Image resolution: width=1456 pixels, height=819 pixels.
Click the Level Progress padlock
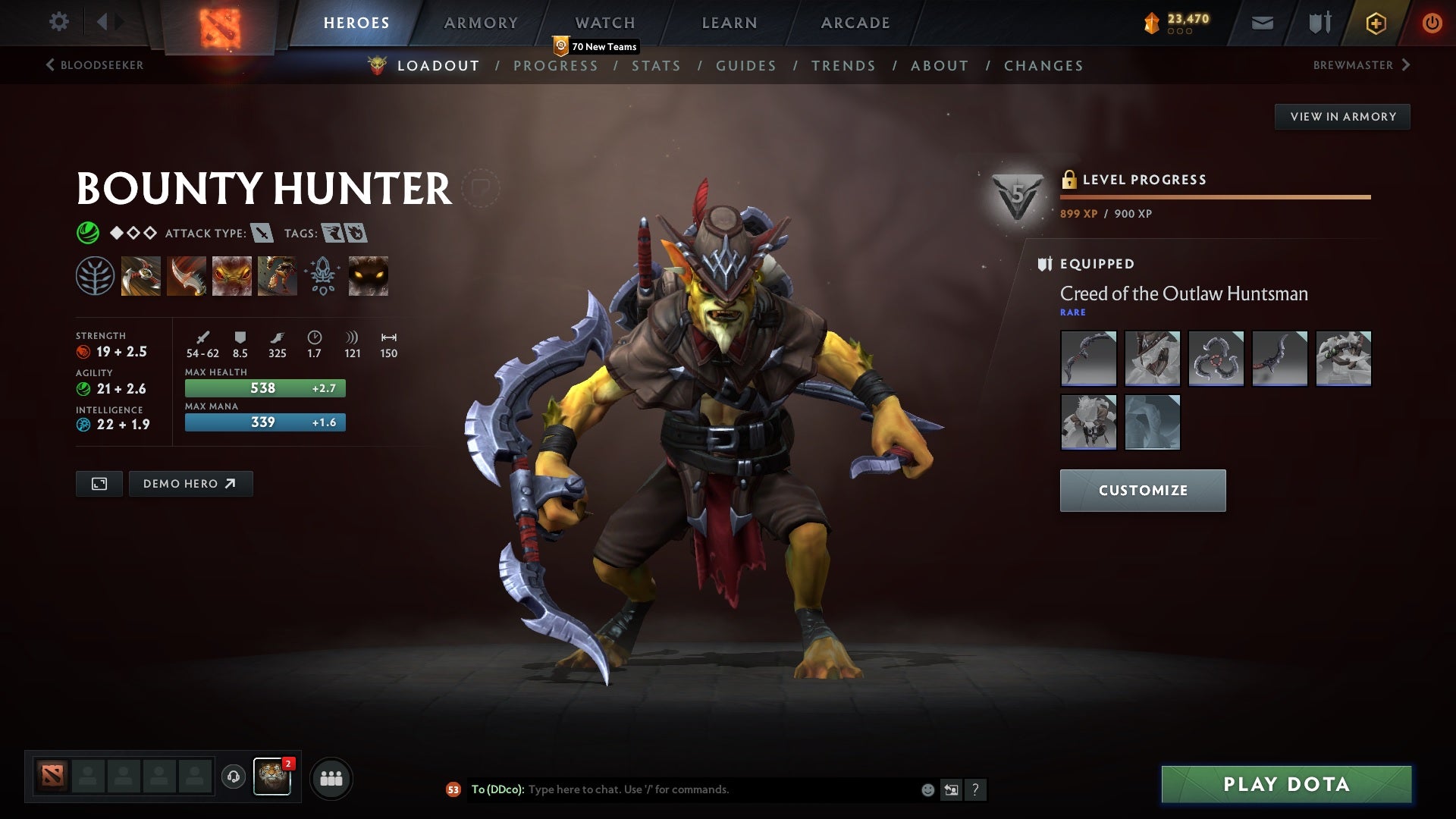[x=1070, y=180]
